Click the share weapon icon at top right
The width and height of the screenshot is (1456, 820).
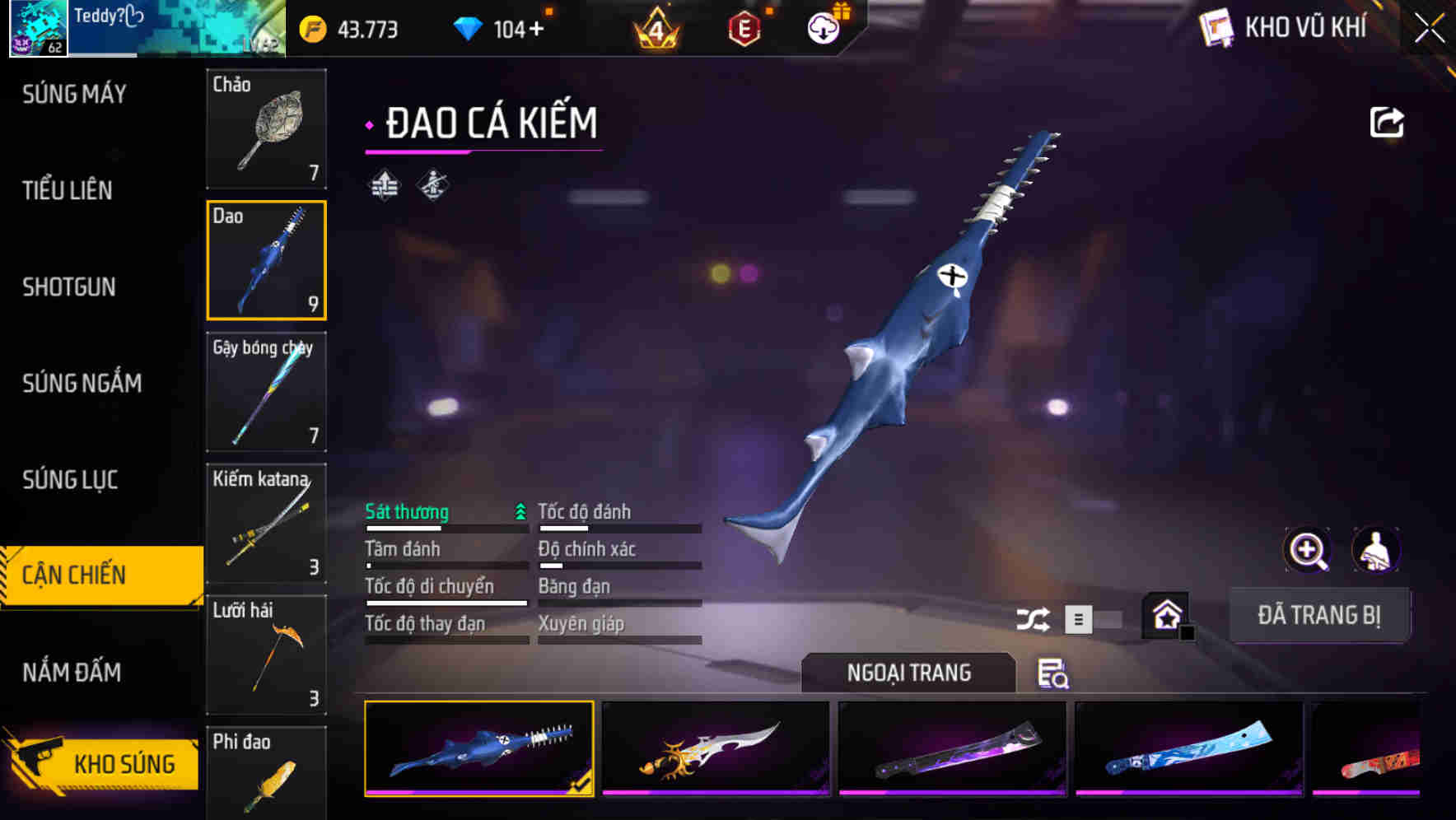click(x=1387, y=121)
